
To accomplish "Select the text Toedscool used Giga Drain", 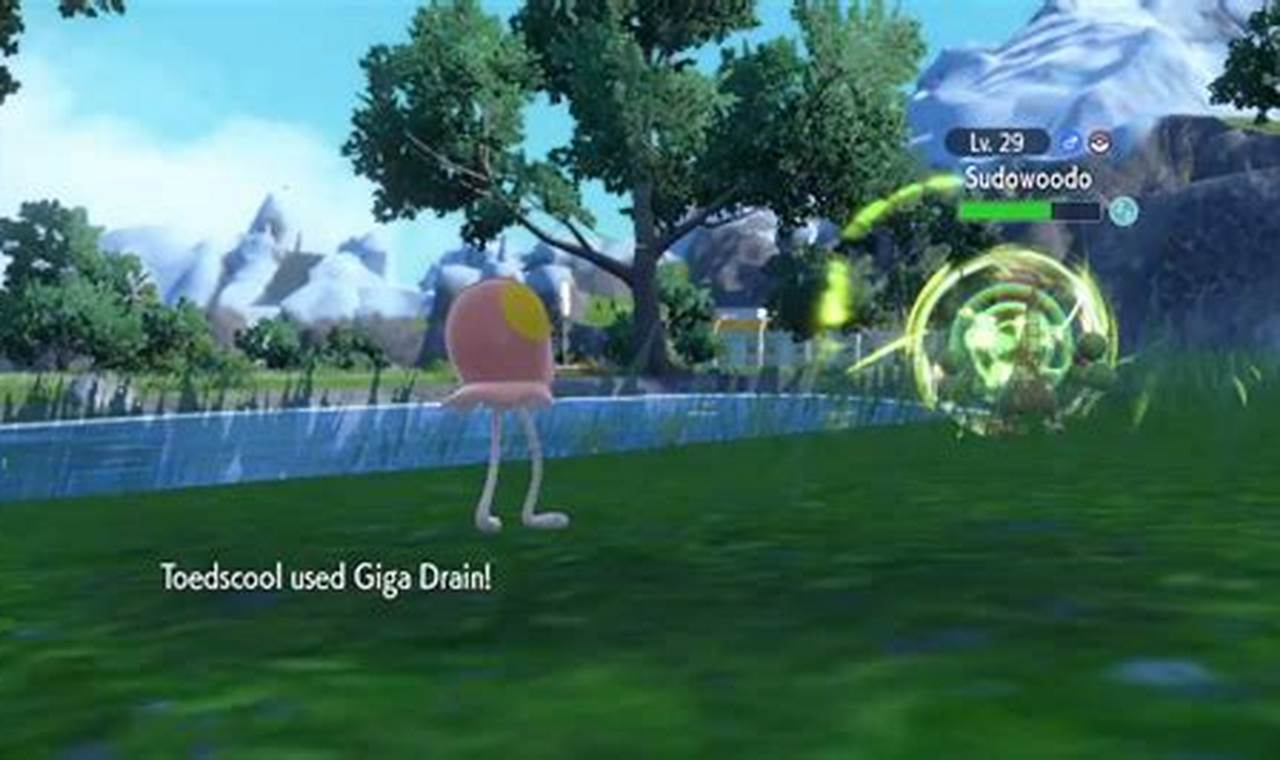I will tap(330, 575).
